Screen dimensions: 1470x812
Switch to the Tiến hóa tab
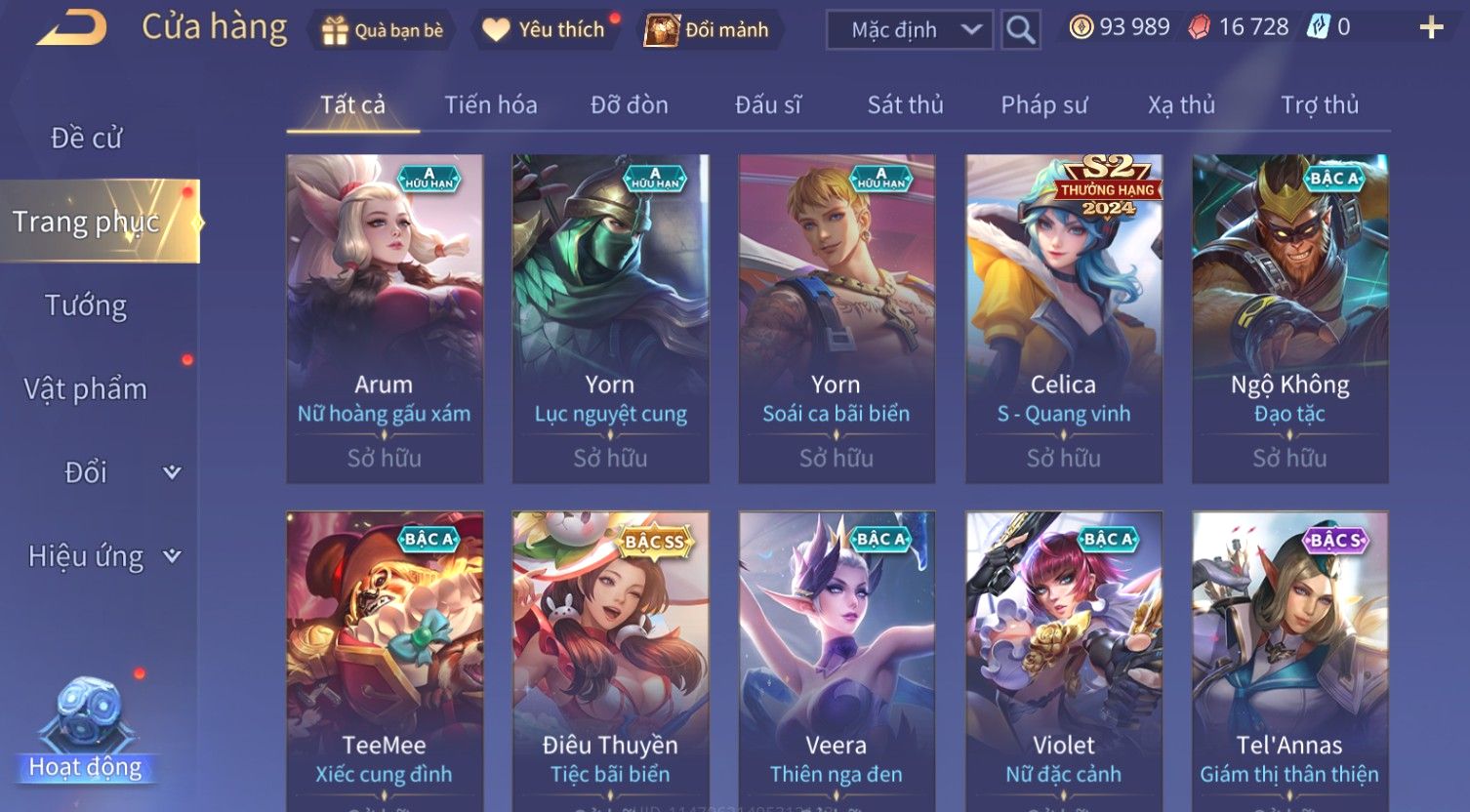pyautogui.click(x=491, y=104)
